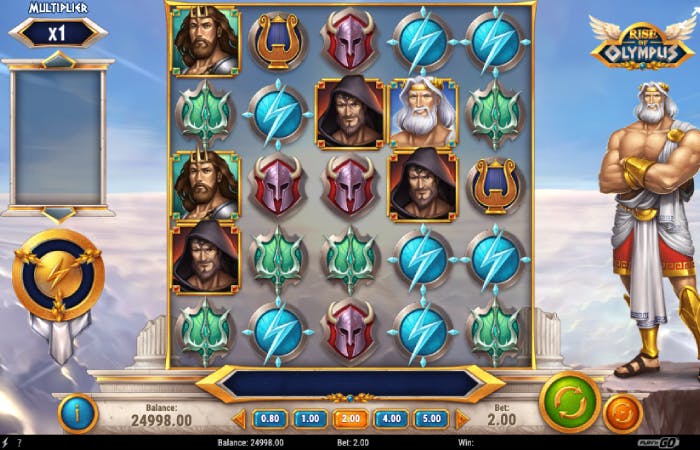Open the question mark help icon
Viewport: 700px width, 450px height.
(18, 442)
